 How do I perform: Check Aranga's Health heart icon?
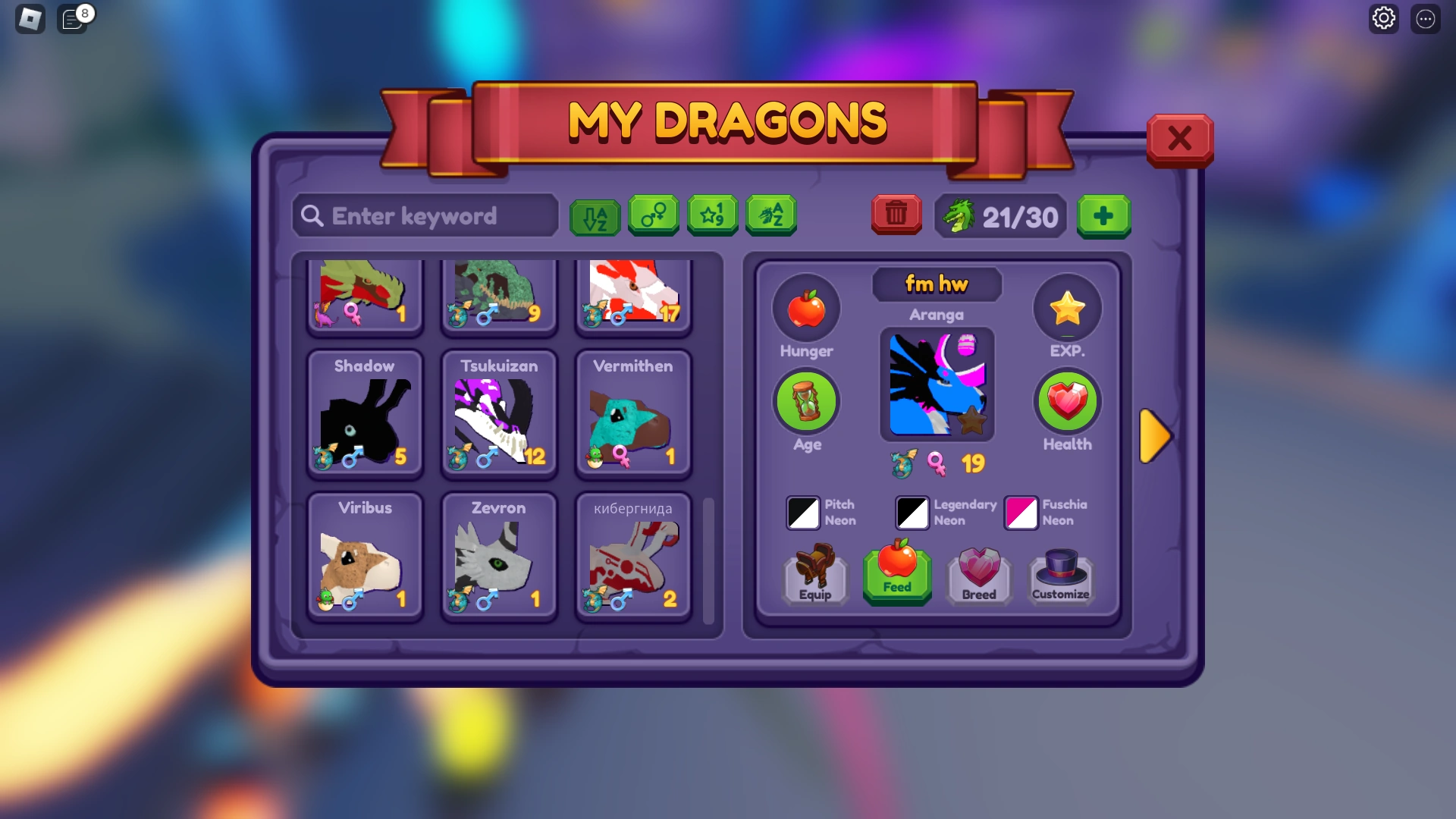click(x=1067, y=401)
